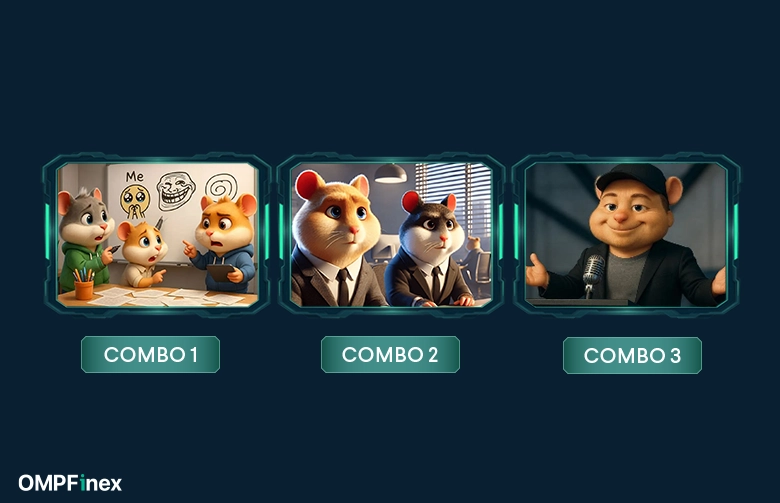Select the two suited hamsters card
The height and width of the screenshot is (503, 780).
391,234
